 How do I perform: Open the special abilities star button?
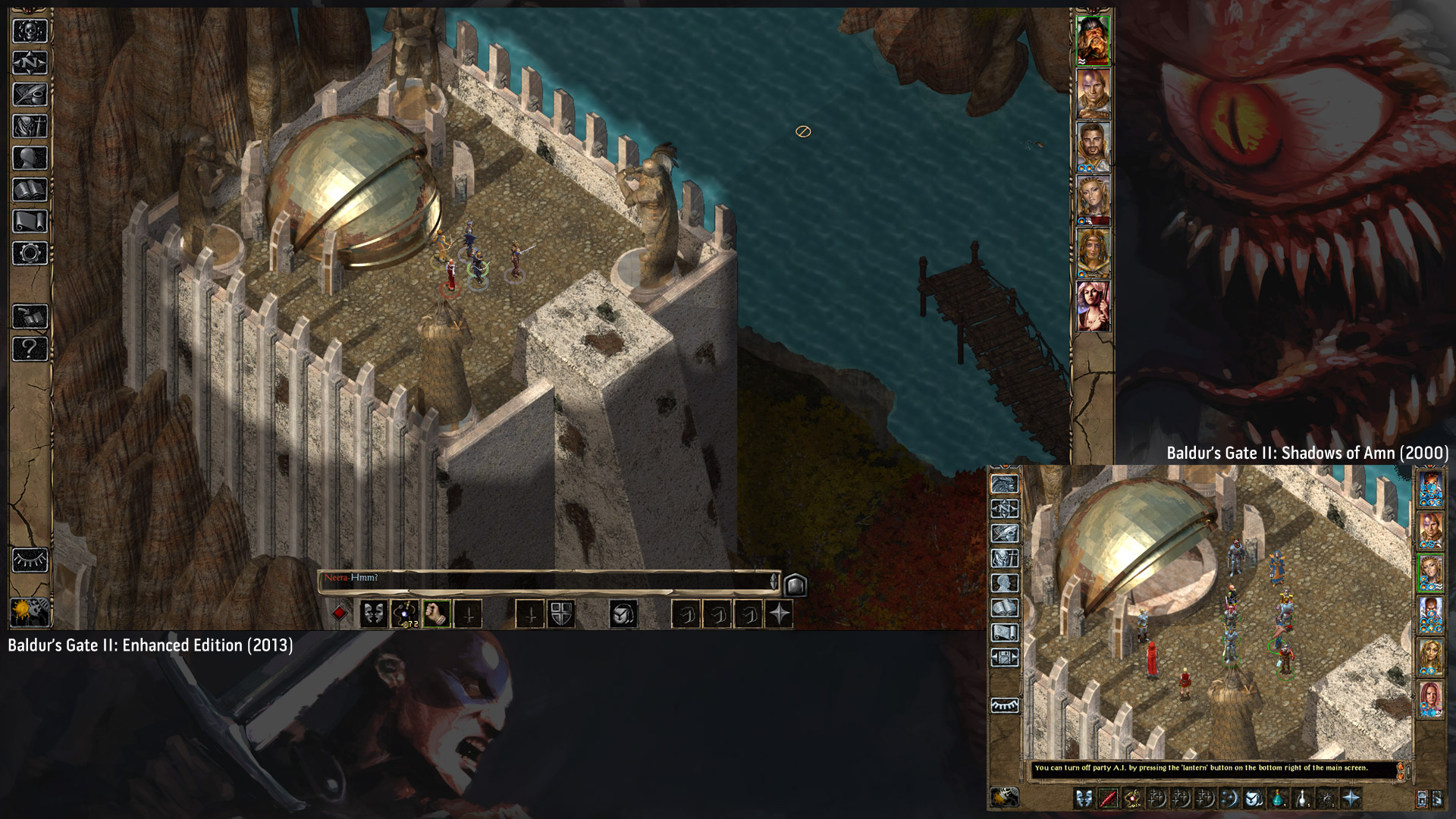click(779, 613)
